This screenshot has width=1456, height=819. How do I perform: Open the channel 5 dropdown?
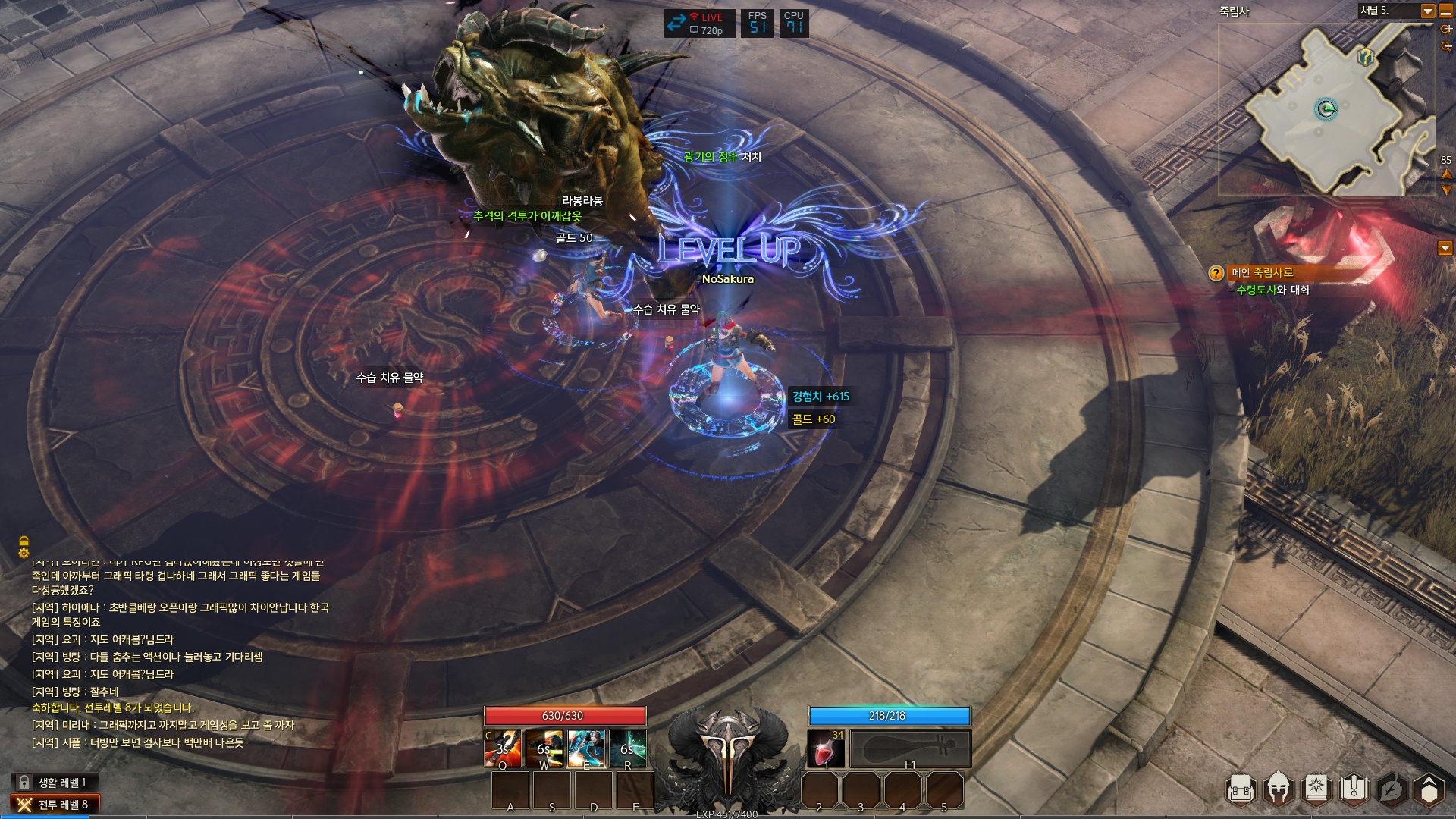tap(1427, 11)
